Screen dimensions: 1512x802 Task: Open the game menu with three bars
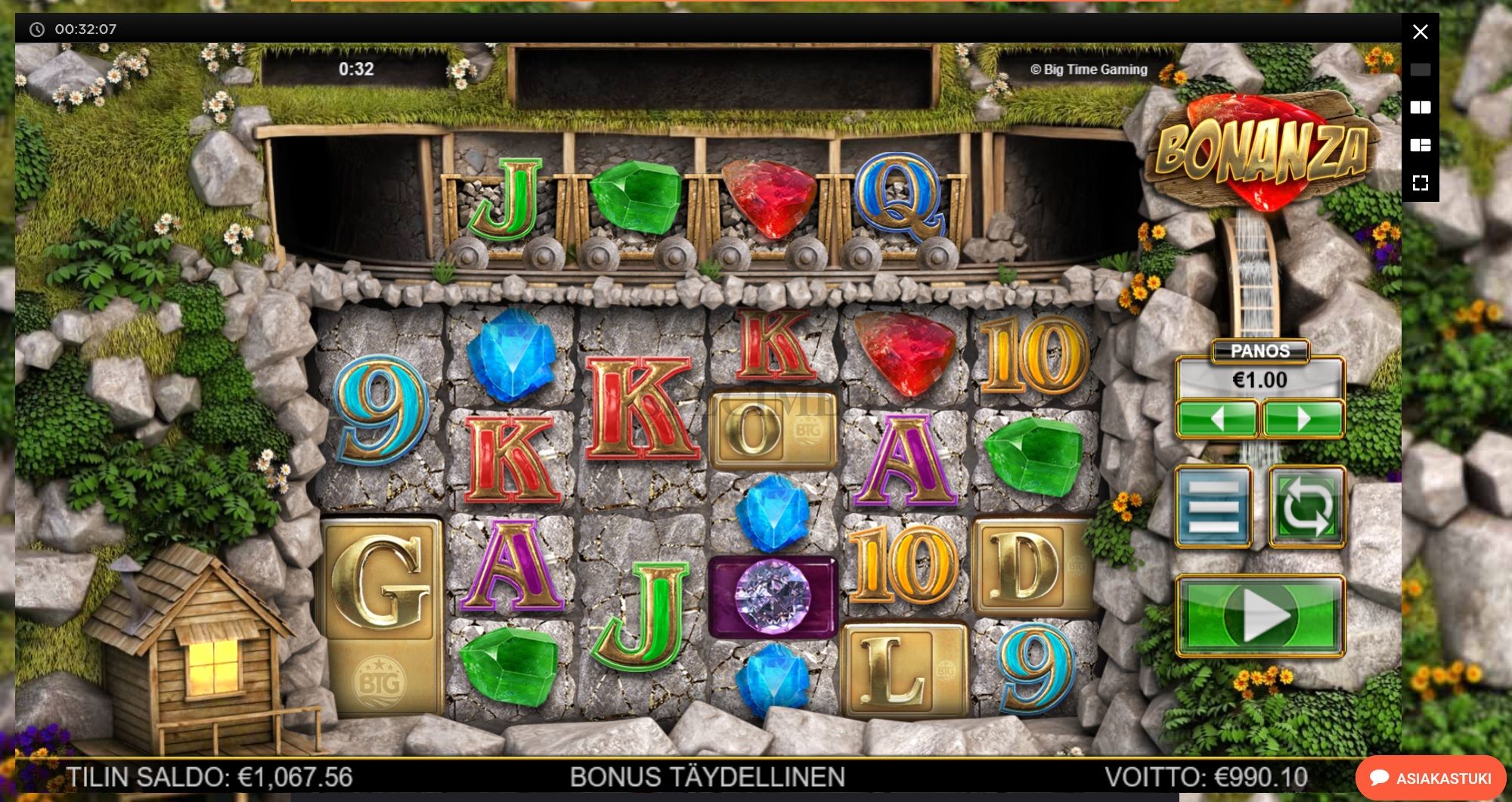pos(1213,506)
